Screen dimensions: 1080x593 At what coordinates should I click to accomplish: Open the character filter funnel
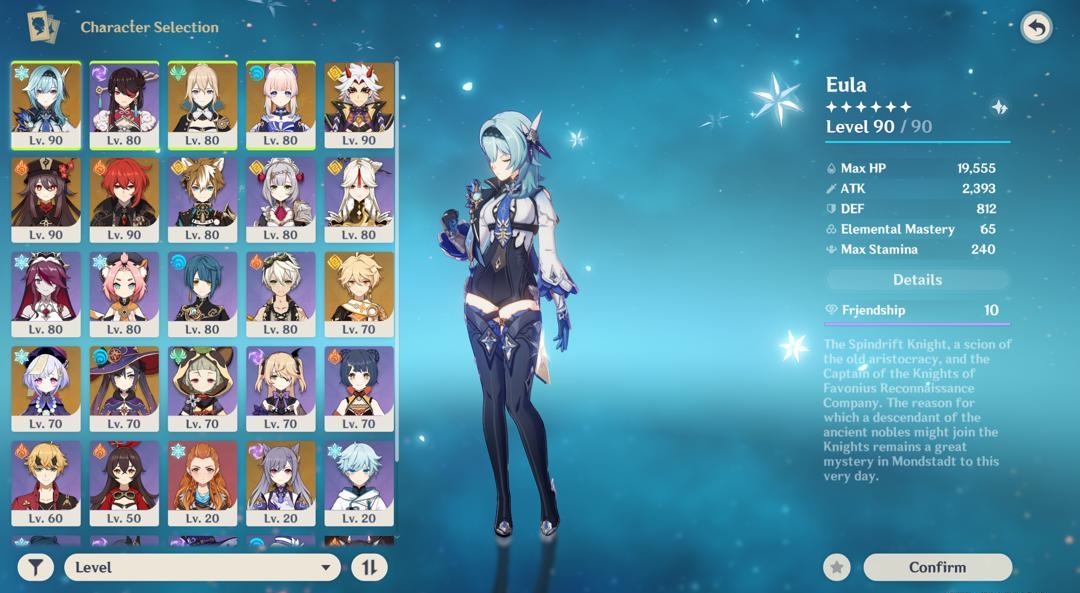[35, 567]
